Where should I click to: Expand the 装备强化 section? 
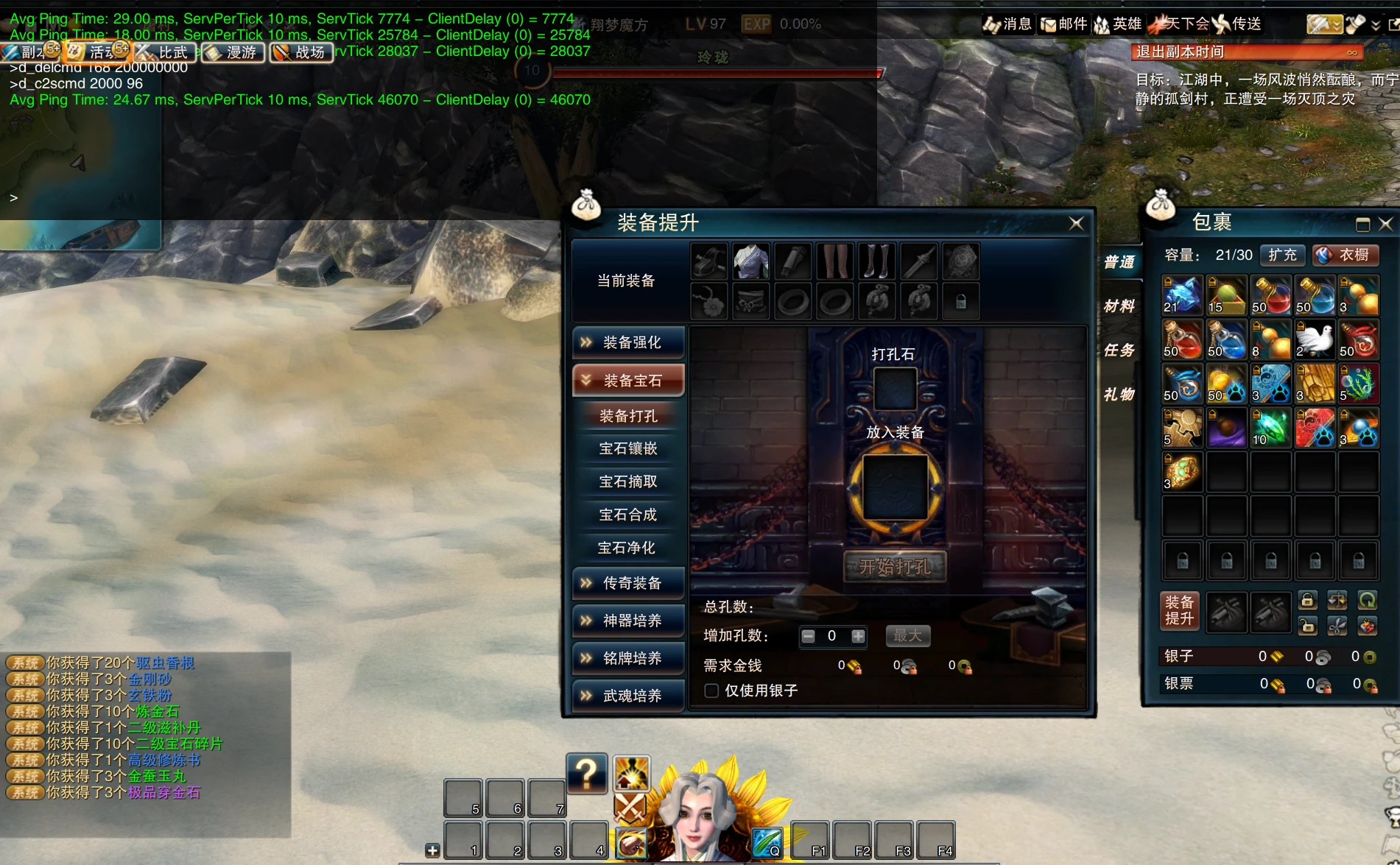pos(628,342)
